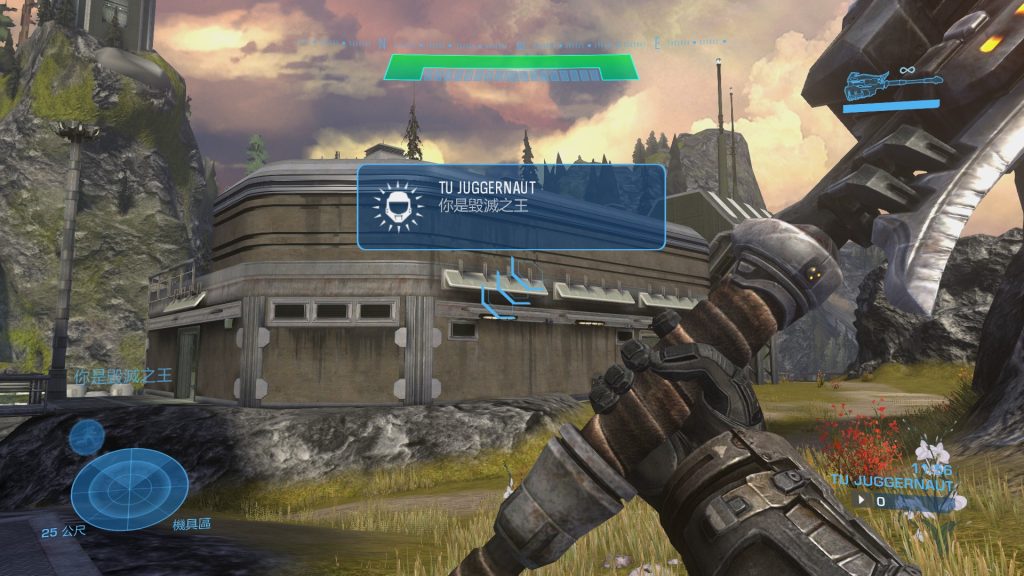Click the armor ability circle above the radar

pyautogui.click(x=87, y=435)
